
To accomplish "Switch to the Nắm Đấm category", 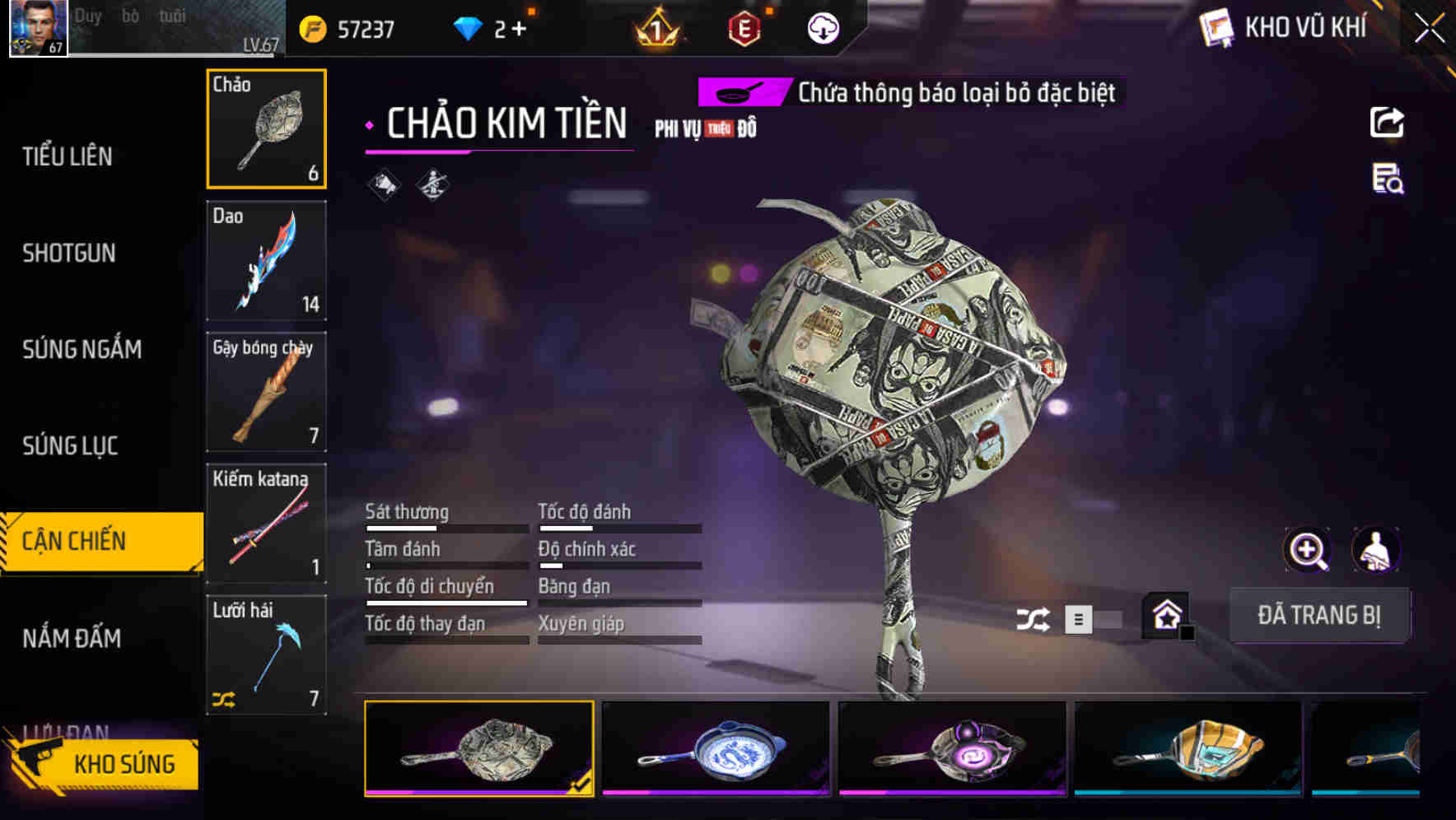I will pos(72,638).
